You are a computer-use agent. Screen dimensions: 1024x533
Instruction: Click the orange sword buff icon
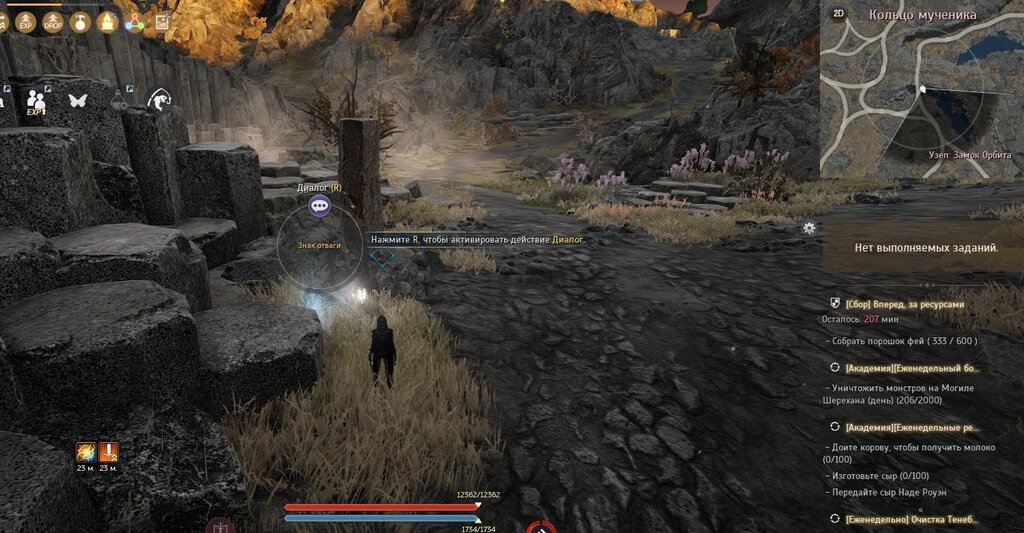pyautogui.click(x=108, y=452)
